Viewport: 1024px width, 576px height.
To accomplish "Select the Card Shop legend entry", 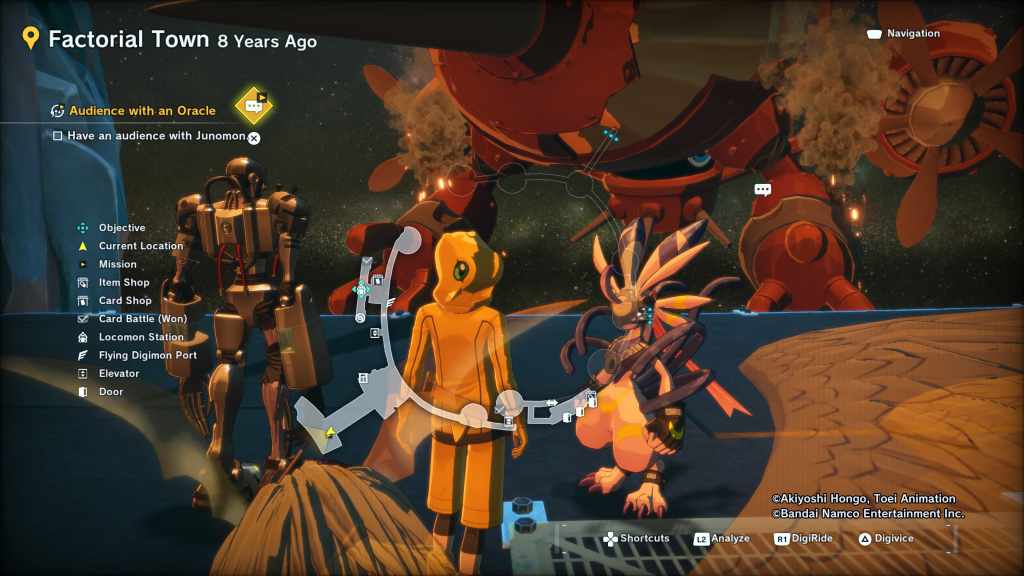I will point(125,301).
